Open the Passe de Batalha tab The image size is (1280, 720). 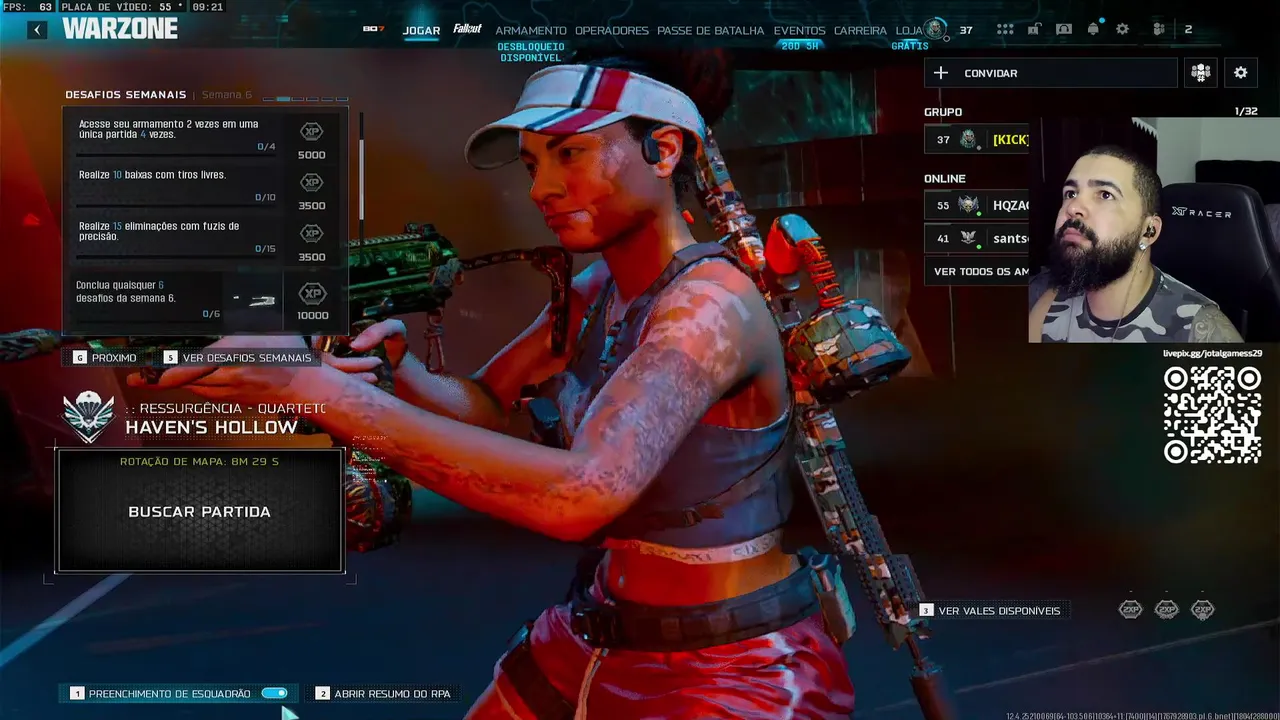[x=710, y=31]
